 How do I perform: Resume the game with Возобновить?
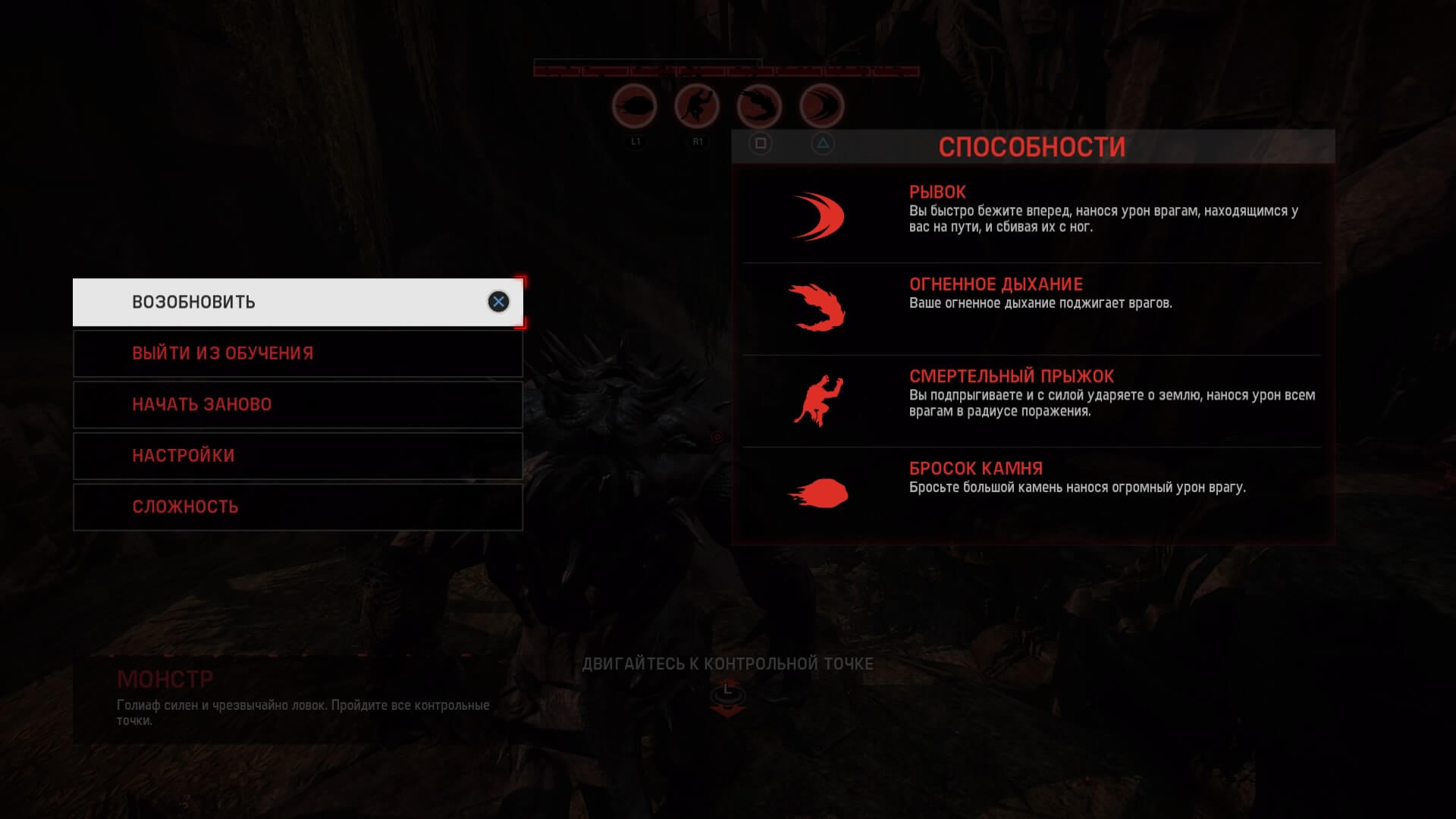297,302
